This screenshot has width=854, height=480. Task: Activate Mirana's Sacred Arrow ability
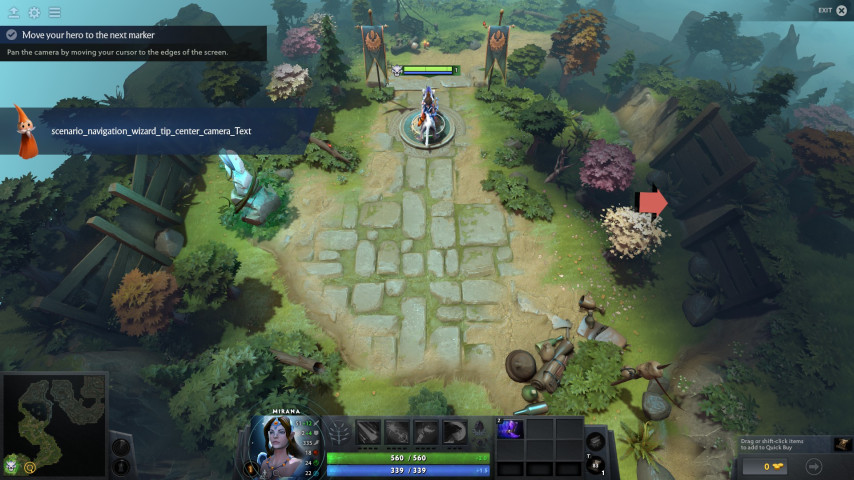pyautogui.click(x=397, y=431)
